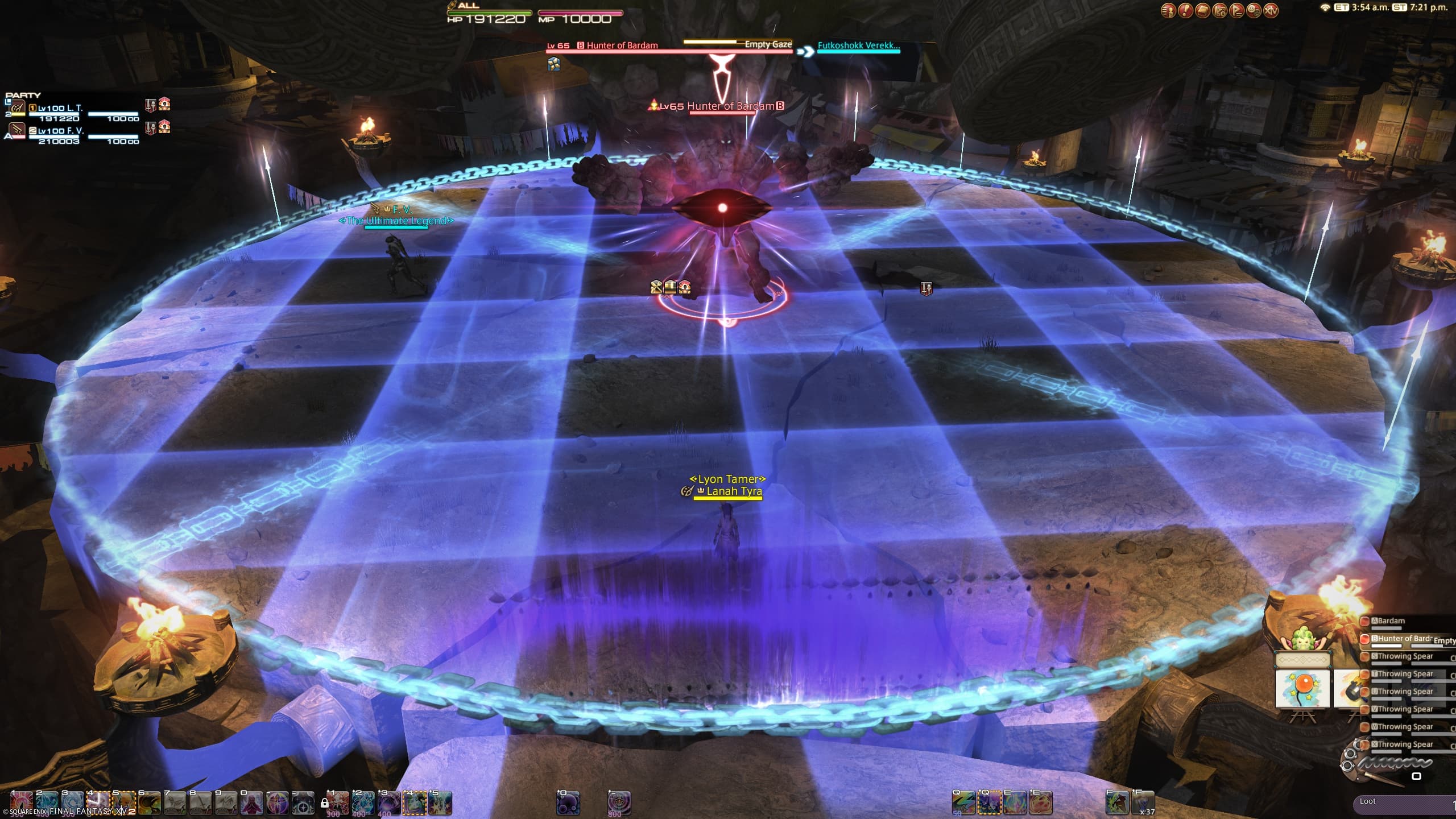Use the hotbar slot 1 red ability
1456x819 pixels.
pyautogui.click(x=20, y=803)
